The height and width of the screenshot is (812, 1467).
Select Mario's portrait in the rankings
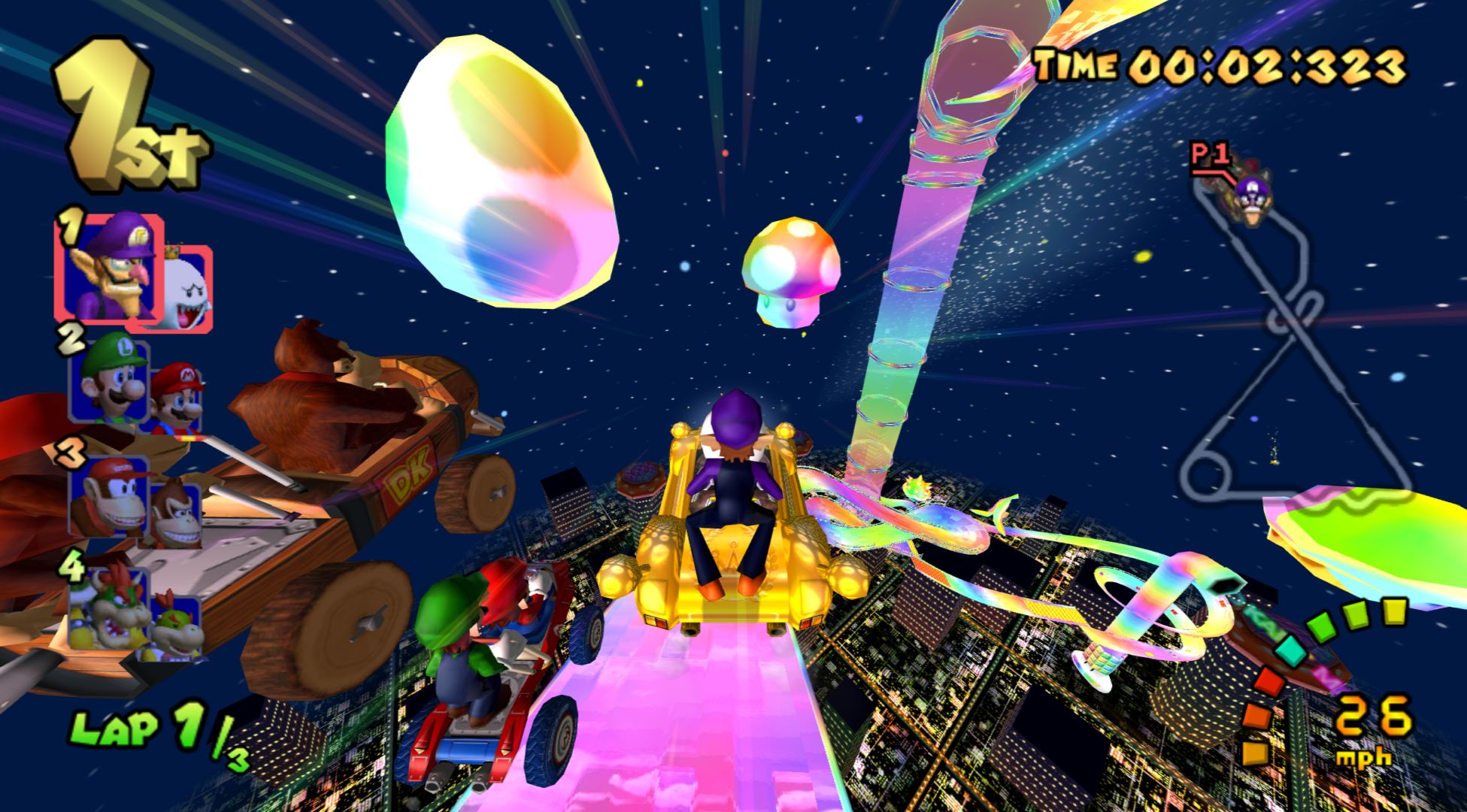tap(177, 400)
